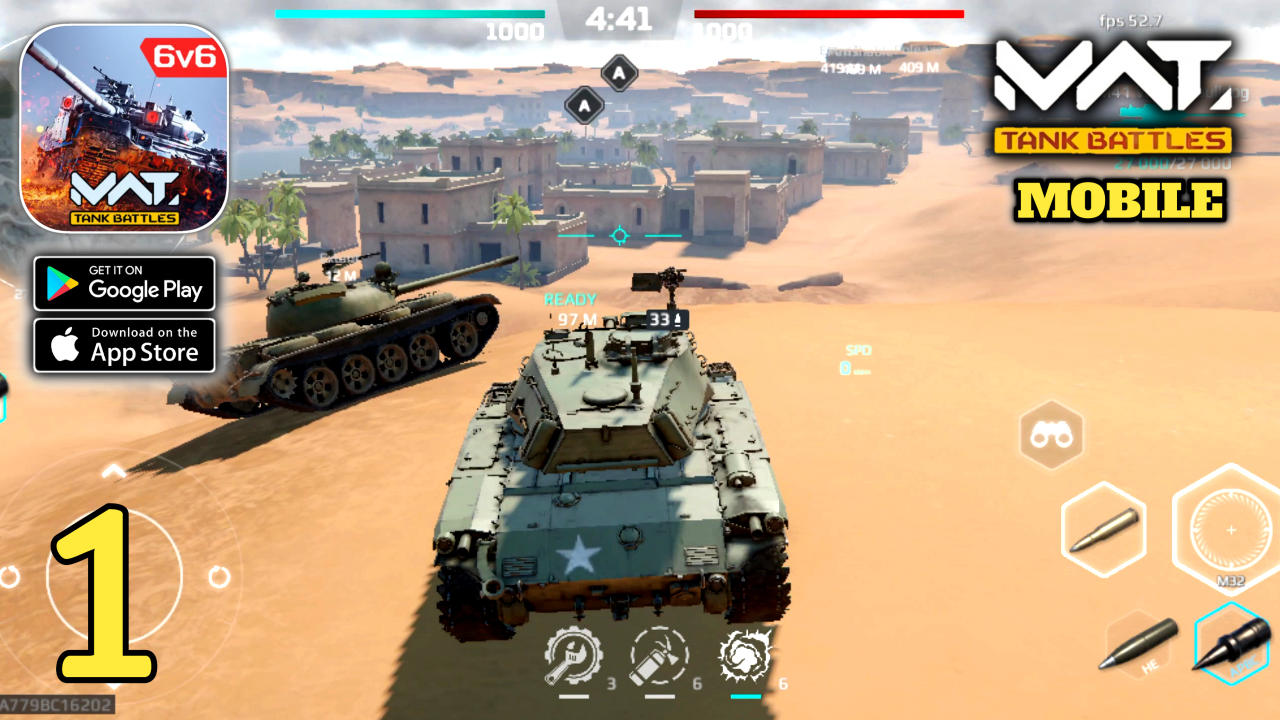The image size is (1280, 720).
Task: Open Download on the App Store badge
Action: coord(124,345)
